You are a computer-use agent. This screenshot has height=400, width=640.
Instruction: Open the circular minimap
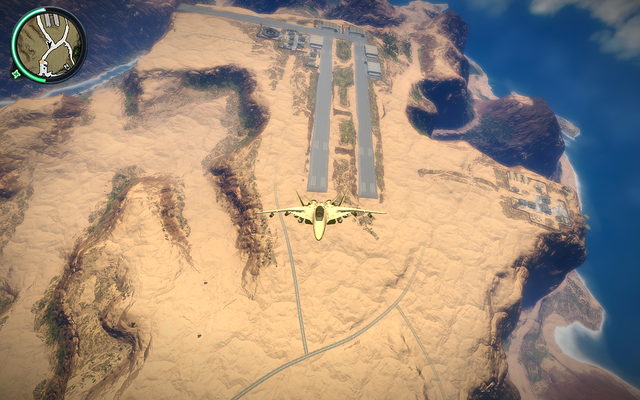(x=48, y=45)
